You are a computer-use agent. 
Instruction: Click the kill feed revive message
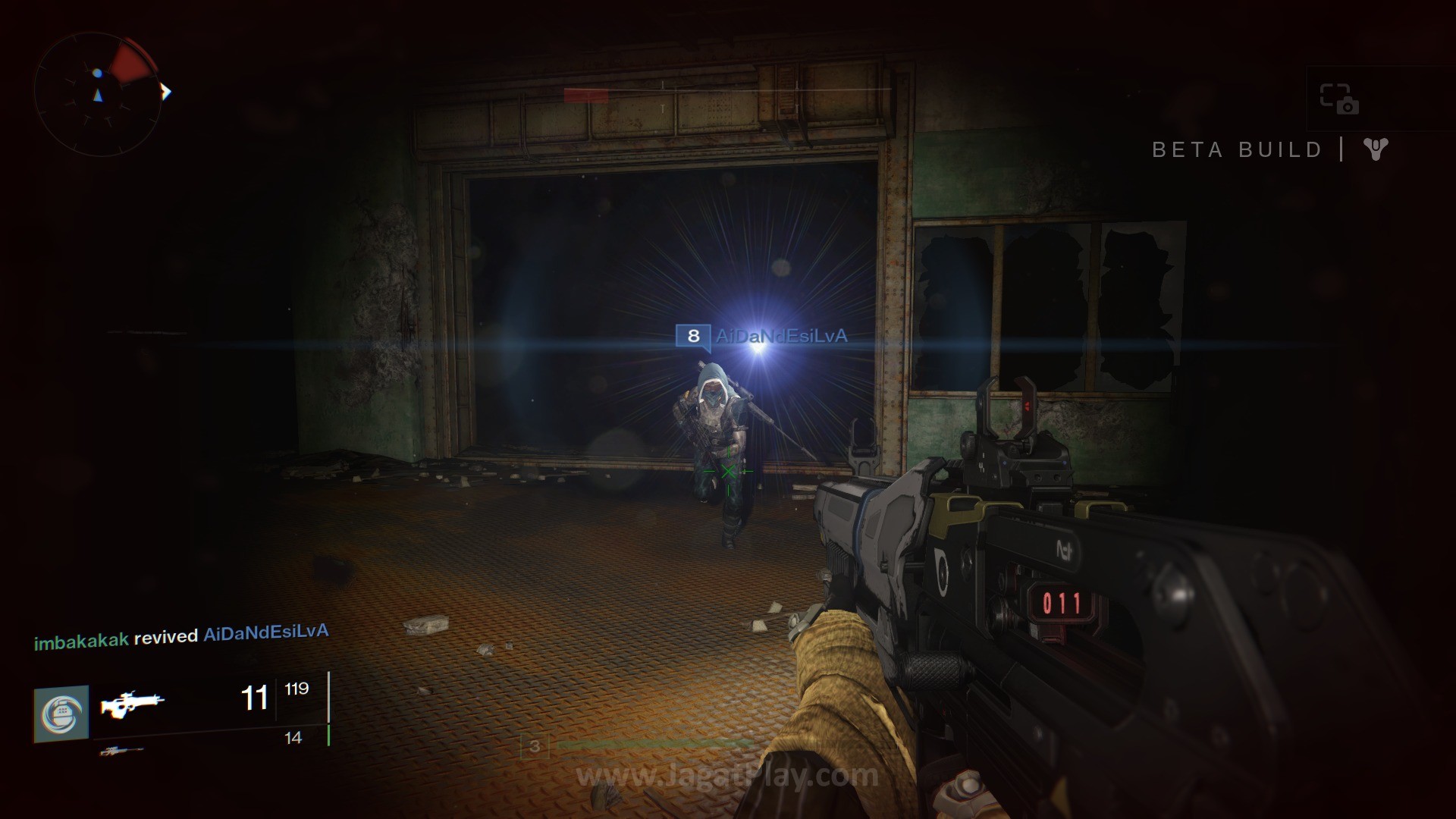(181, 637)
